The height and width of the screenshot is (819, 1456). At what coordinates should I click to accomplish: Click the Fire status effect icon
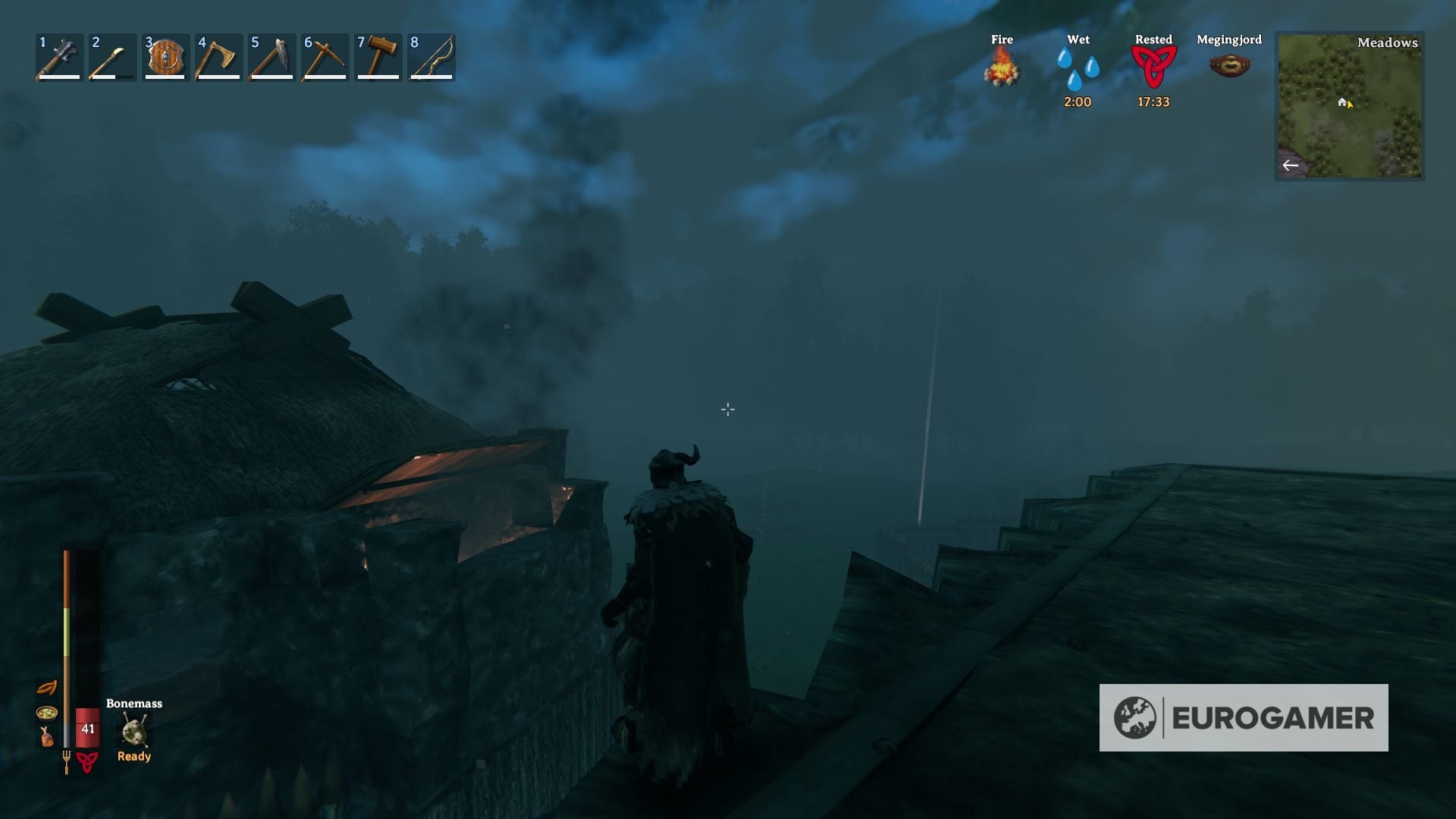coord(1003,70)
